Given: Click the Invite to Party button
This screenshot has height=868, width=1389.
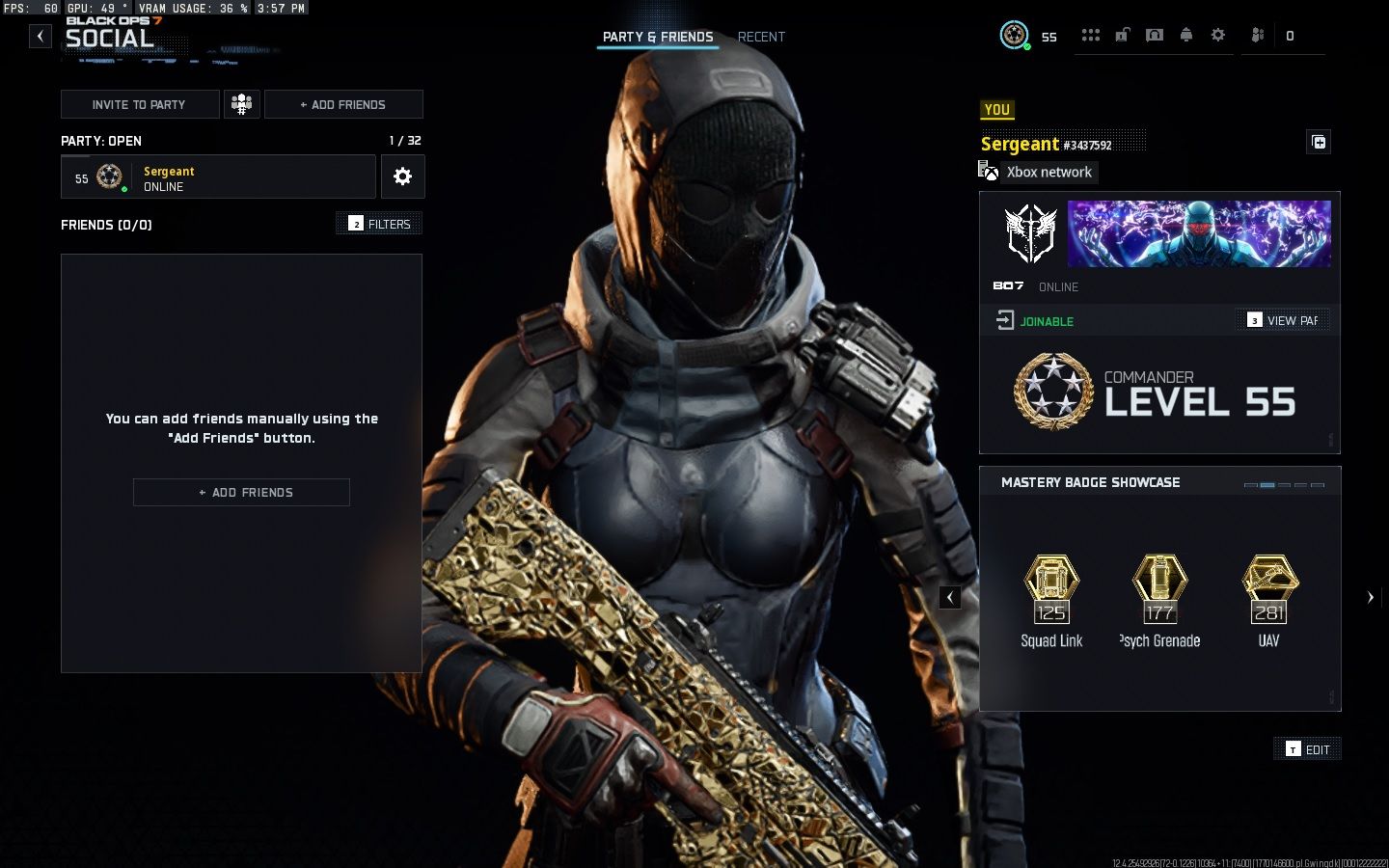Looking at the screenshot, I should (140, 104).
